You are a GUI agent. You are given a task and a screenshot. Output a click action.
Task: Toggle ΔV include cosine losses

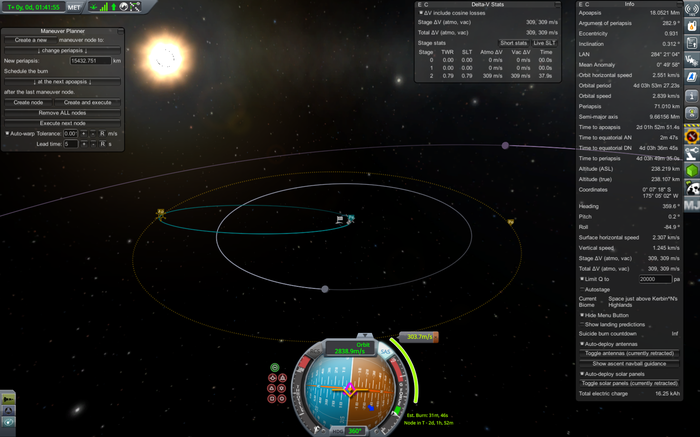[421, 14]
